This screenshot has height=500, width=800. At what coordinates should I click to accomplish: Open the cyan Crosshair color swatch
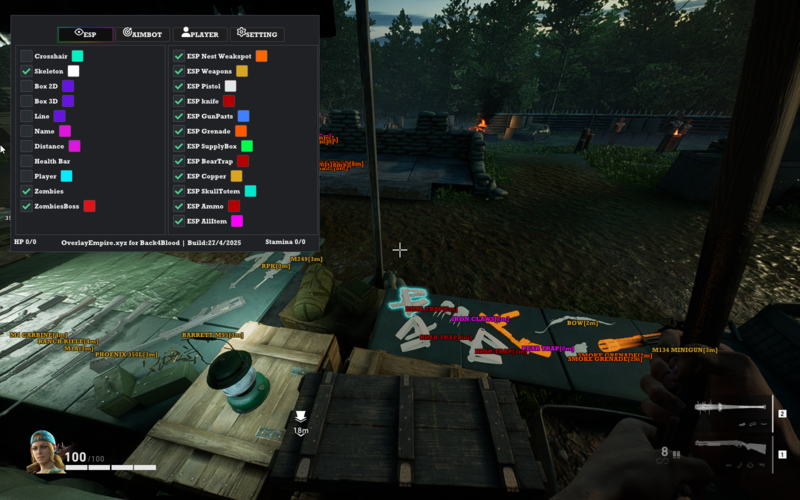point(77,56)
